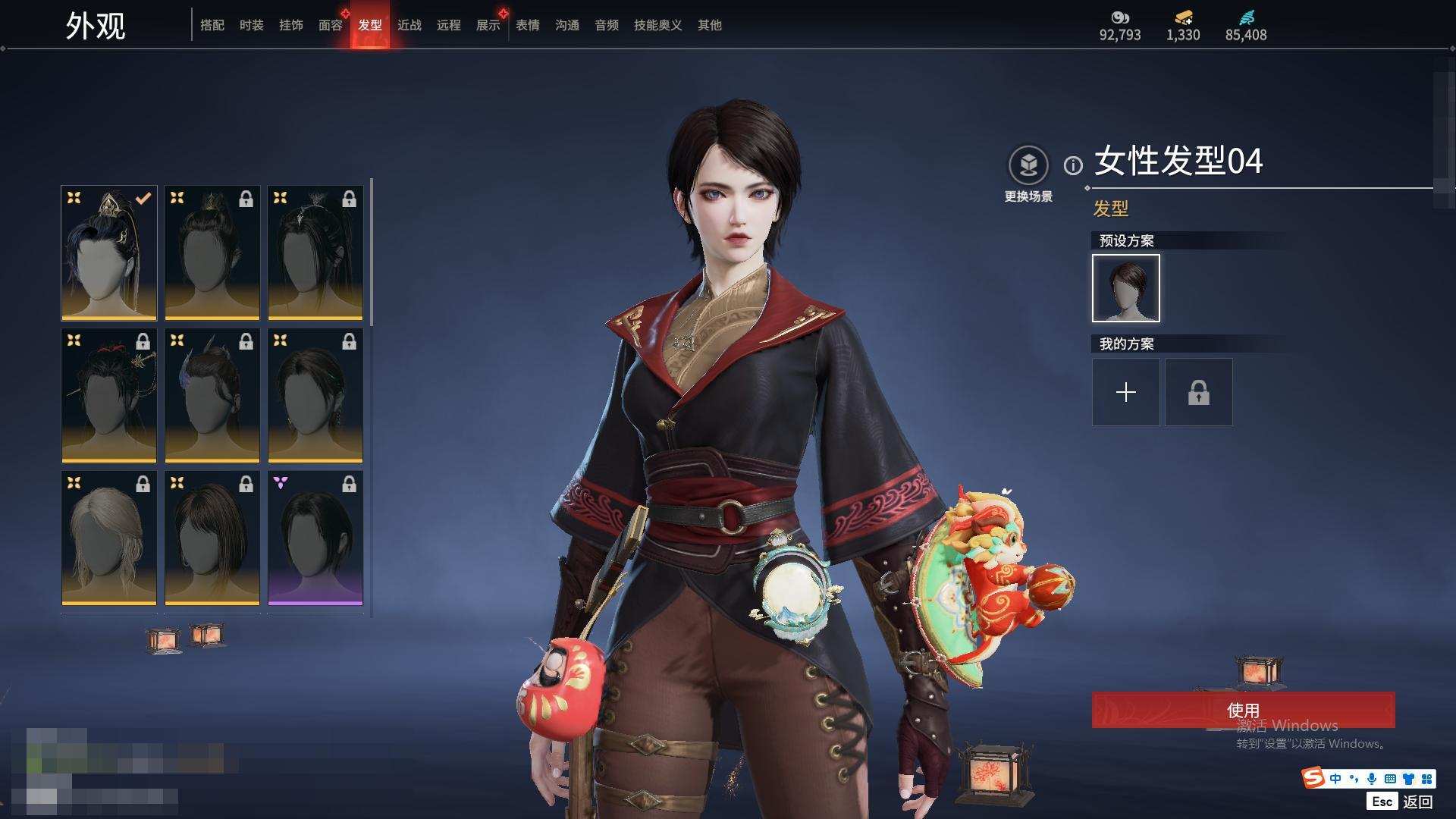
Task: Select the purple-rarity locked hairstyle
Action: (315, 538)
